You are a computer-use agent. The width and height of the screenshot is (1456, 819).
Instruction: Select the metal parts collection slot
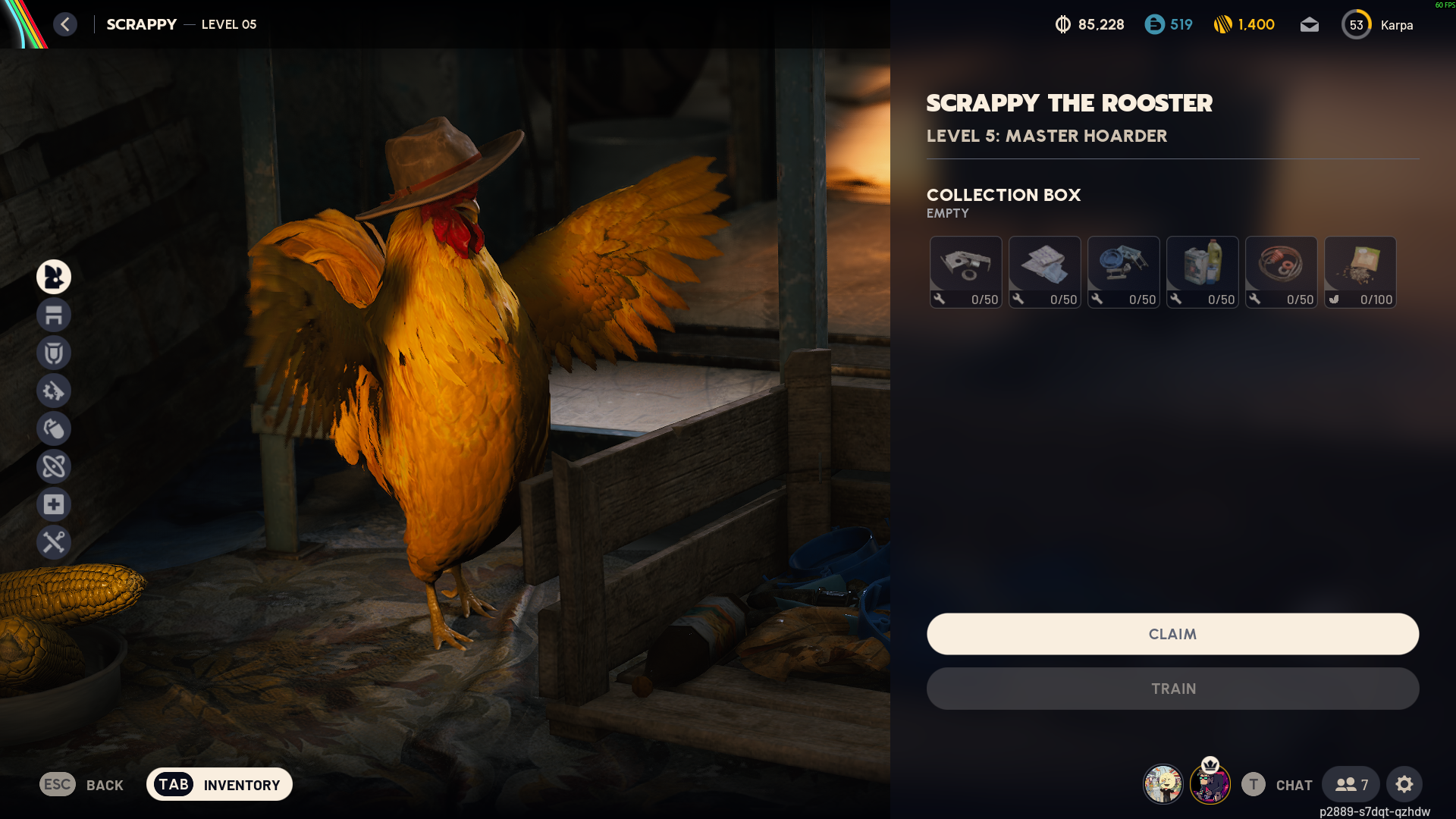(965, 271)
